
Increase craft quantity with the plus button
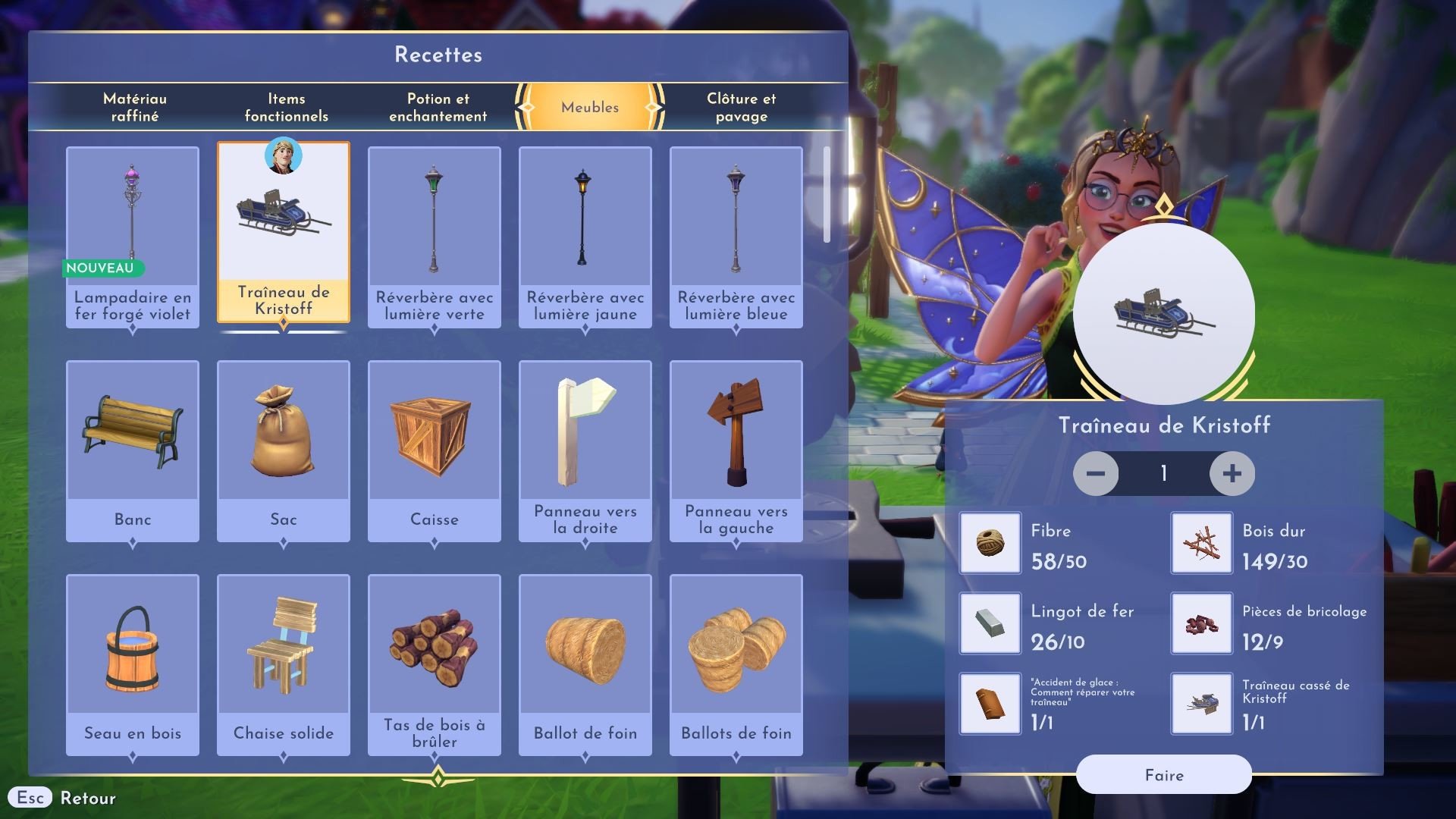(x=1232, y=474)
